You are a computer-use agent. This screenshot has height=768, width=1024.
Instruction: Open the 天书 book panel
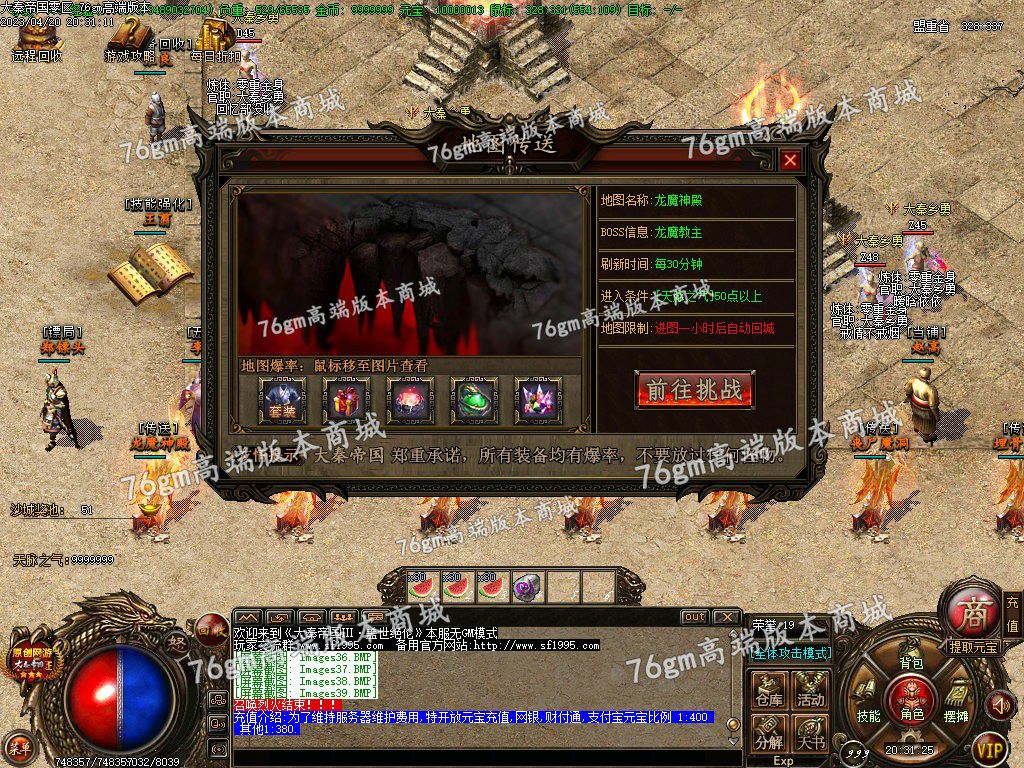(810, 734)
